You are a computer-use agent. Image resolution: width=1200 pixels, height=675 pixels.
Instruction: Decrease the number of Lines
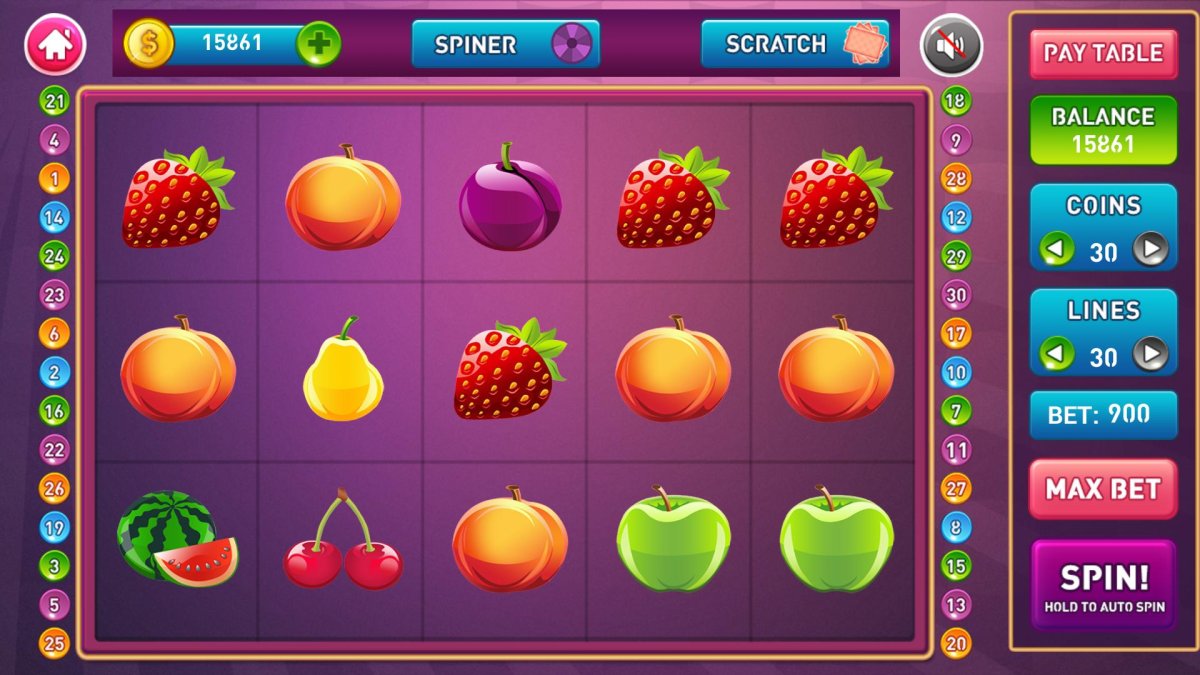tap(1056, 354)
